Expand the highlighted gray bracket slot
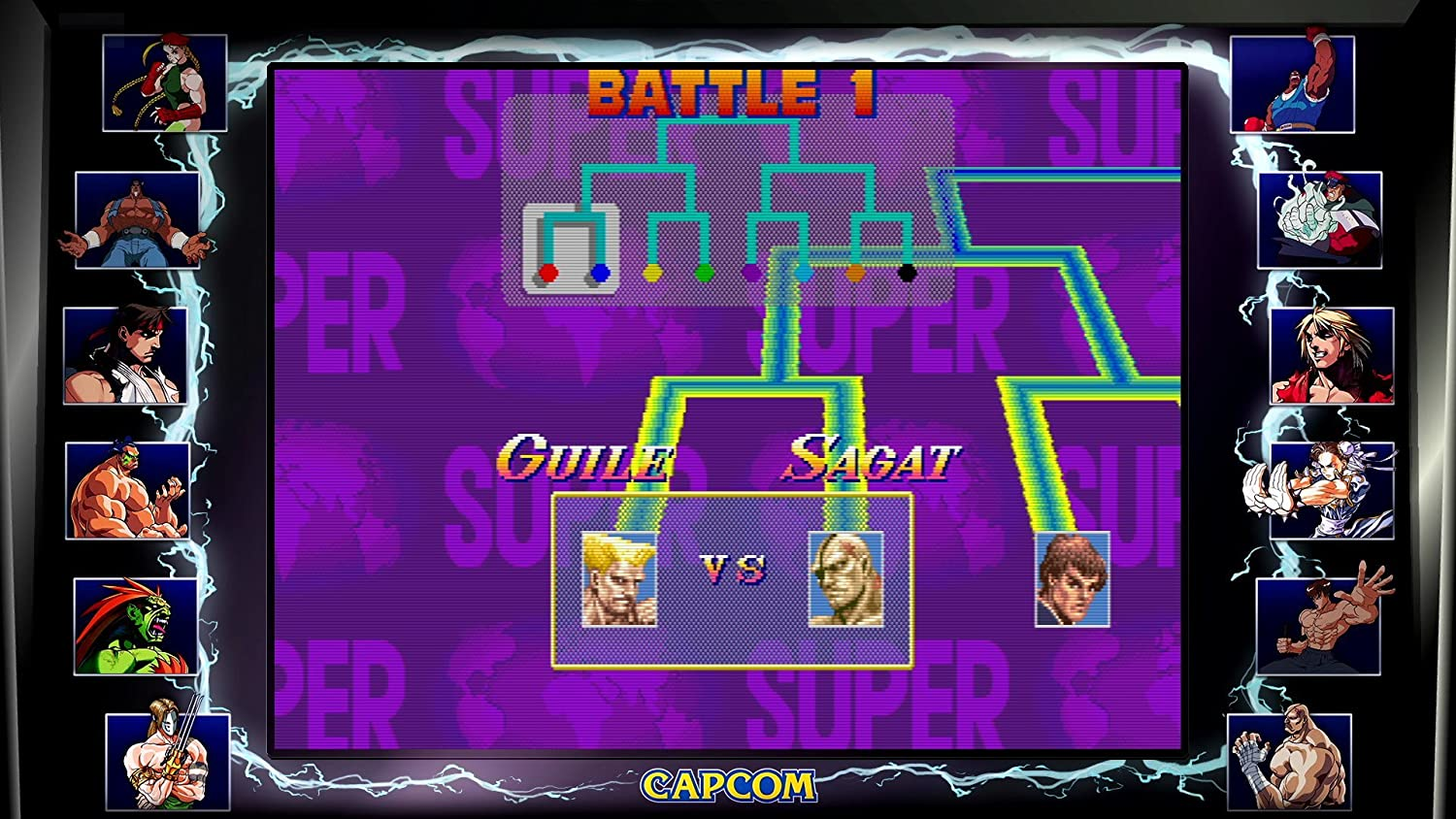This screenshot has height=819, width=1456. 570,247
